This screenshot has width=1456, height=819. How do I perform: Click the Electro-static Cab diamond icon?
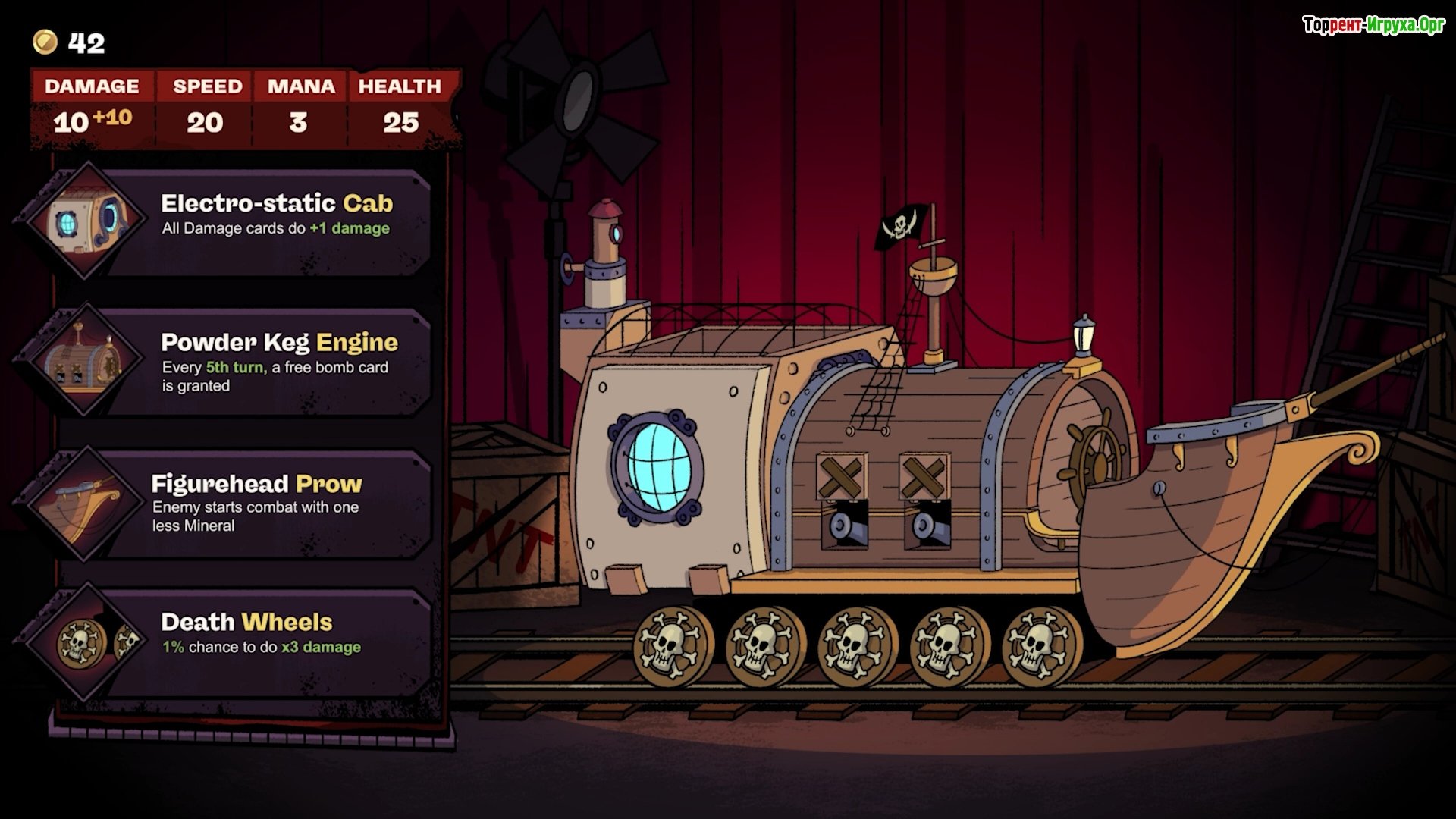pos(82,221)
